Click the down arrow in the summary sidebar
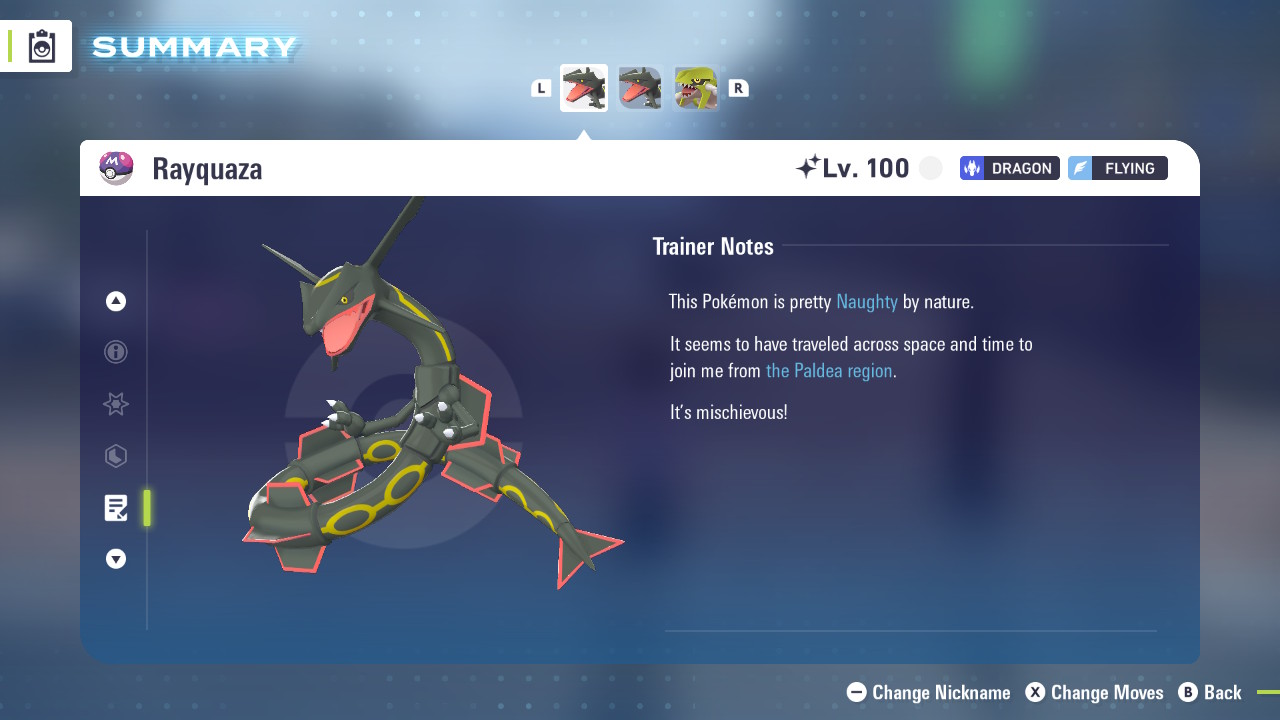The height and width of the screenshot is (720, 1280). [116, 559]
